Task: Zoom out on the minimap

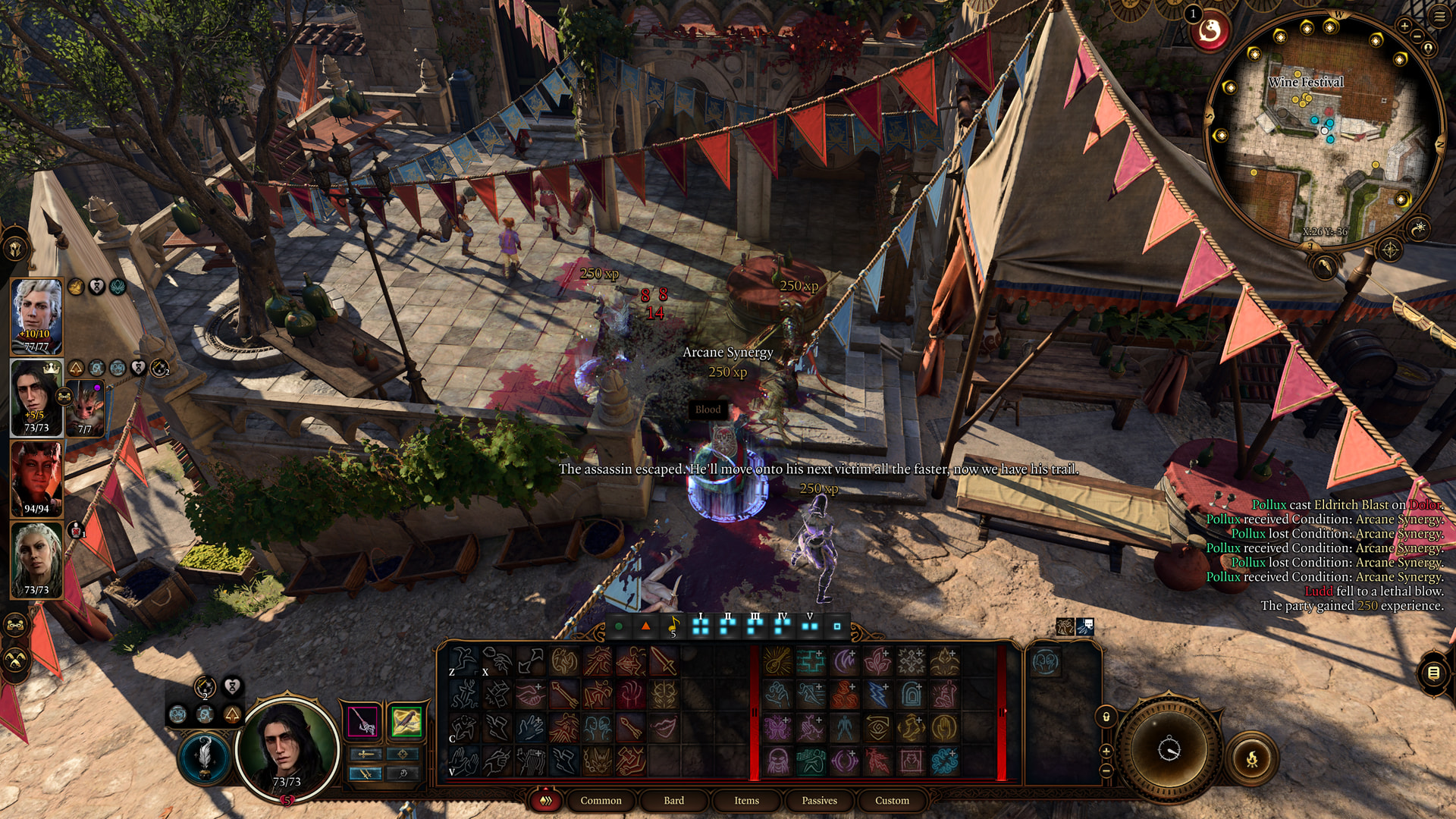Action: pos(1417,36)
